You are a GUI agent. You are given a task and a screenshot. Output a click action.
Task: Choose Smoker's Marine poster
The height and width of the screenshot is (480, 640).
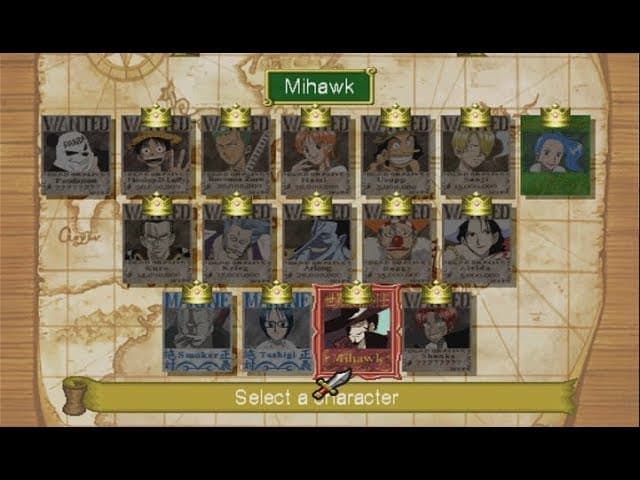[x=197, y=333]
